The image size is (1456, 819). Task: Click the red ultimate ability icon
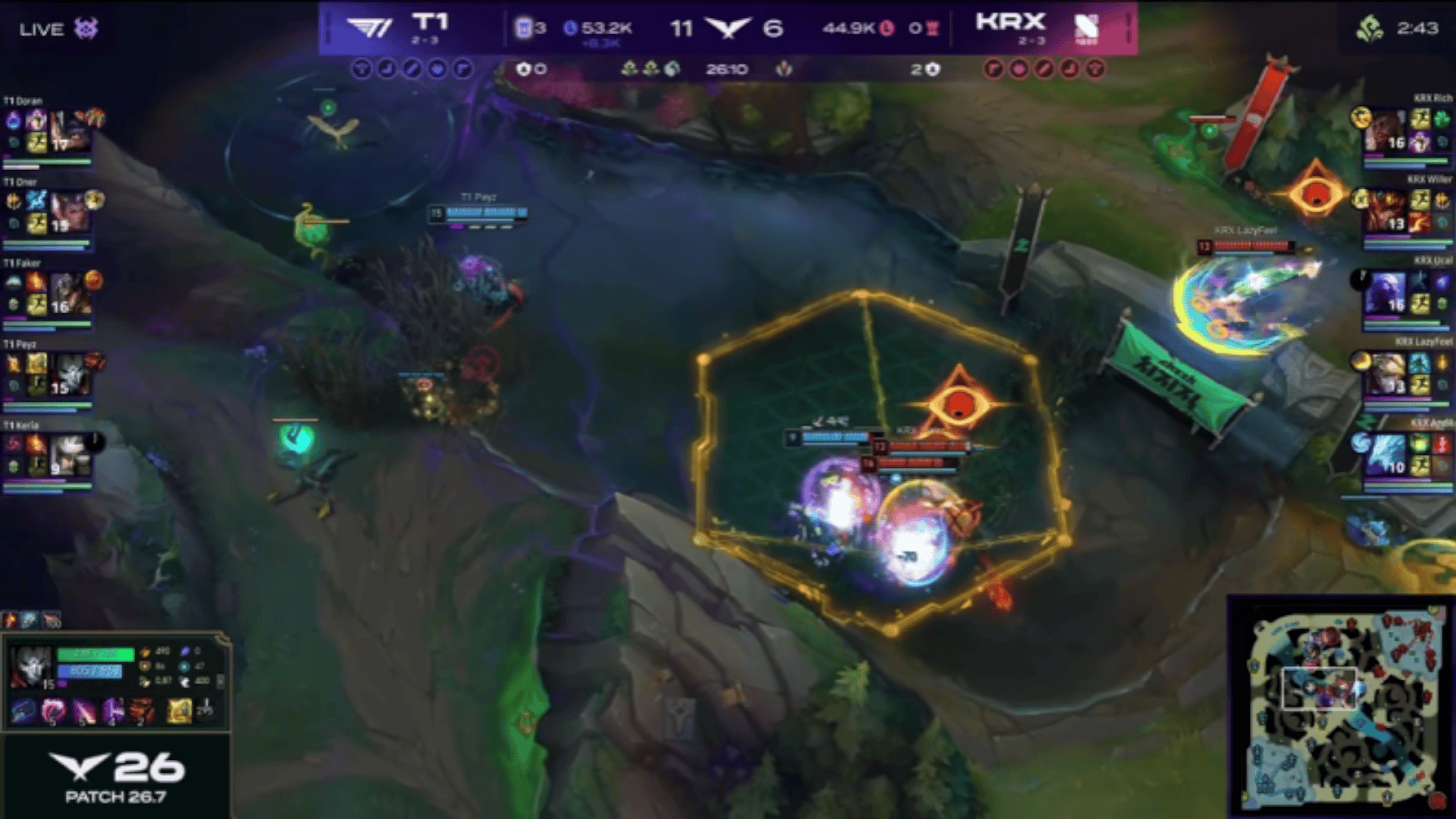(142, 711)
